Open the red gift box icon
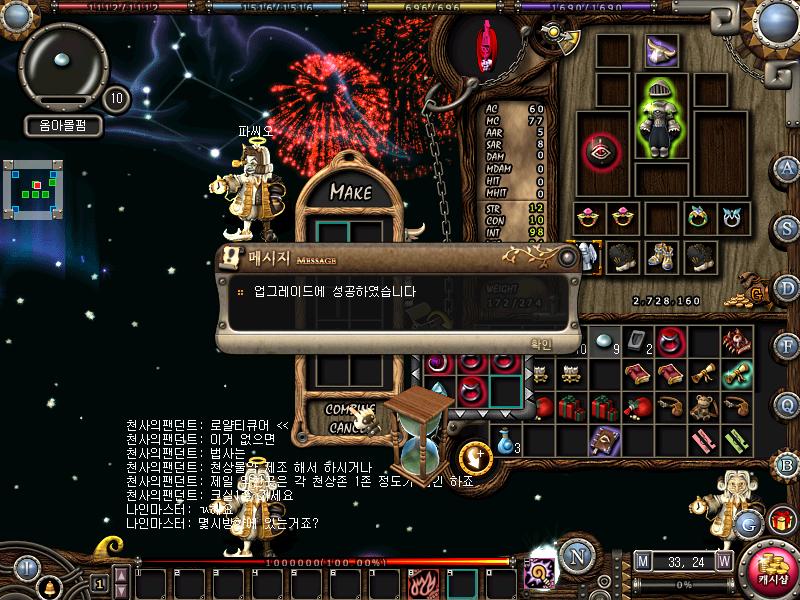The width and height of the screenshot is (800, 600). tap(780, 521)
